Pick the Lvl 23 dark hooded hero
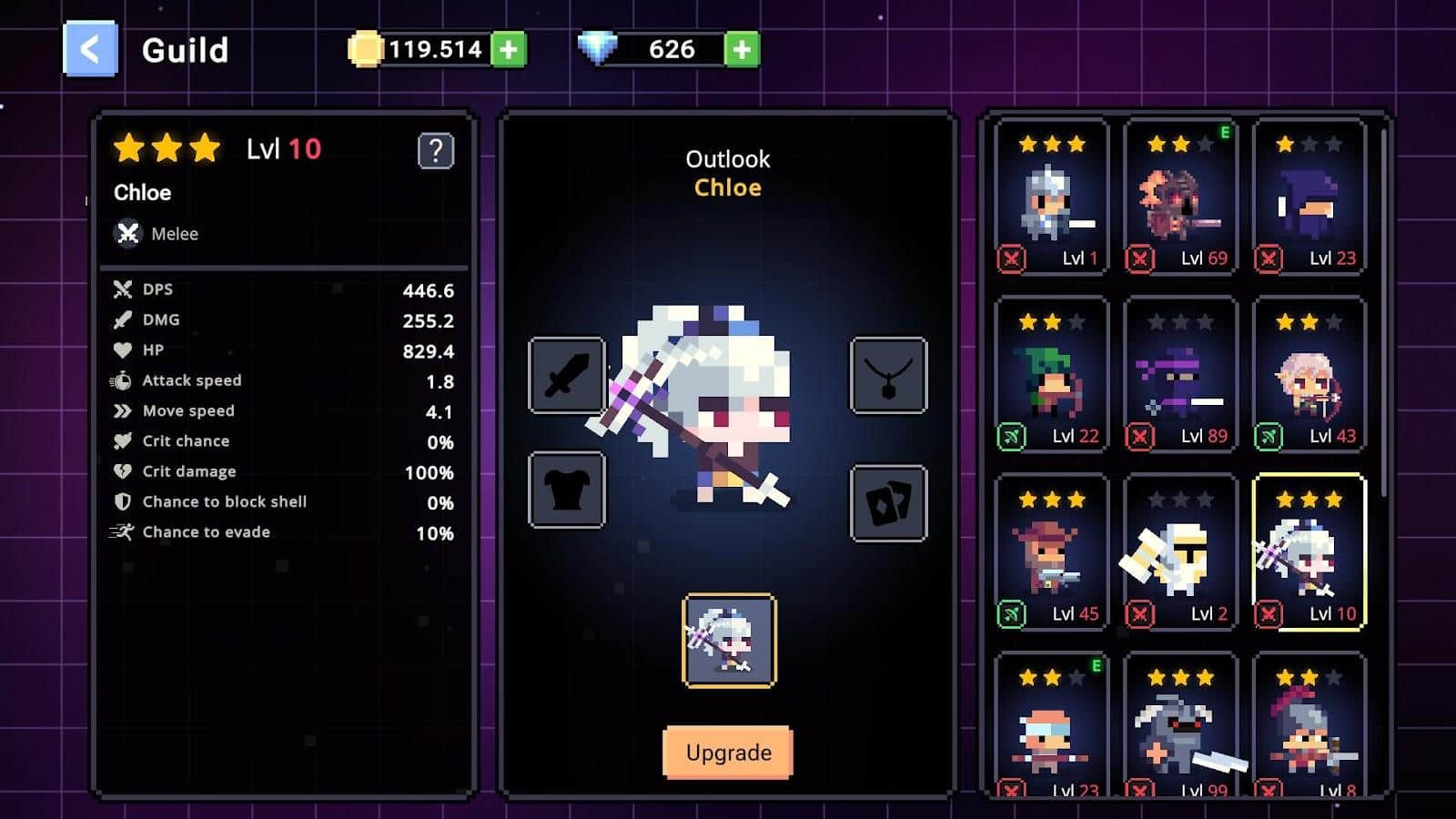This screenshot has width=1456, height=819. tap(1309, 197)
